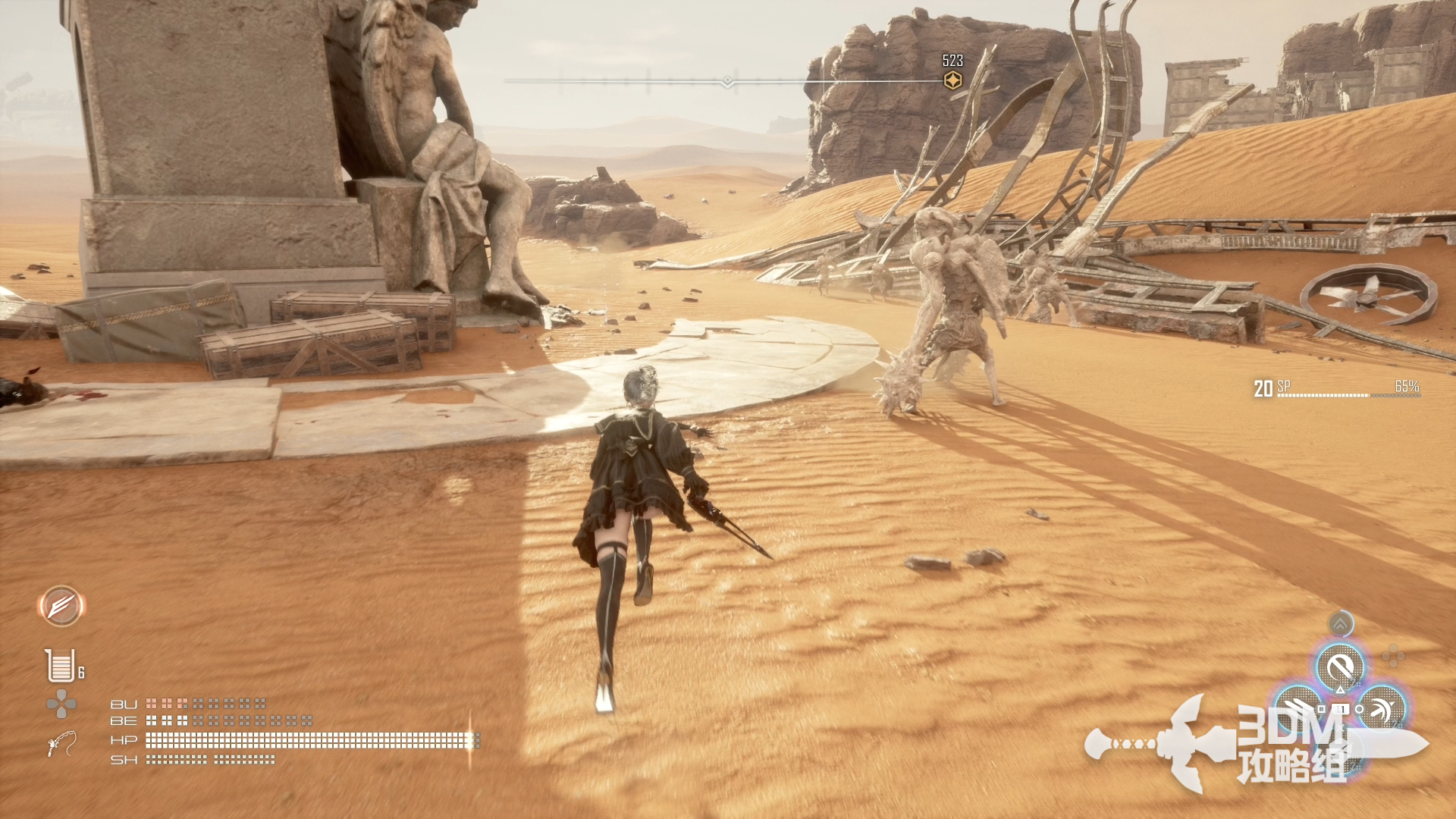Activate the glowing winged burst mode icon

[61, 606]
